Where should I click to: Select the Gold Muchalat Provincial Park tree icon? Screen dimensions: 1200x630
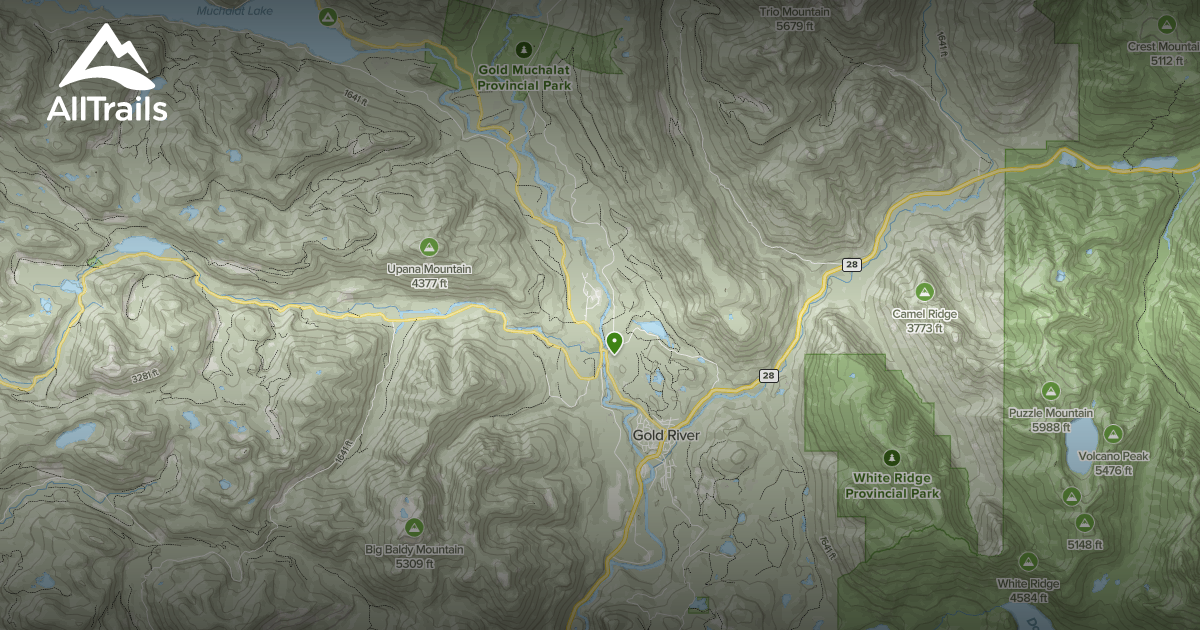coord(522,49)
